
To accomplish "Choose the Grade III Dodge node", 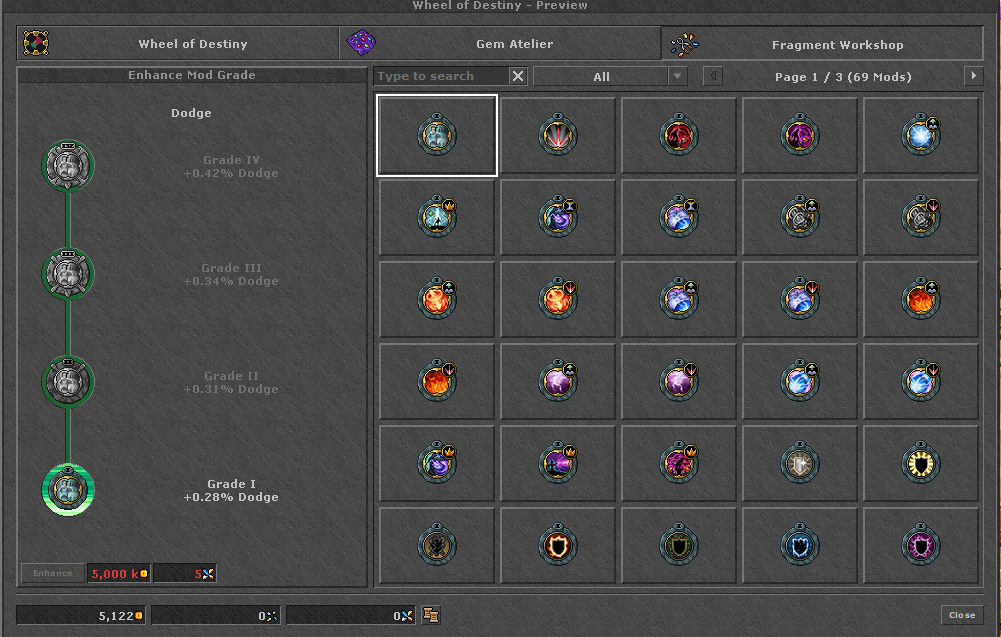I will [x=68, y=274].
